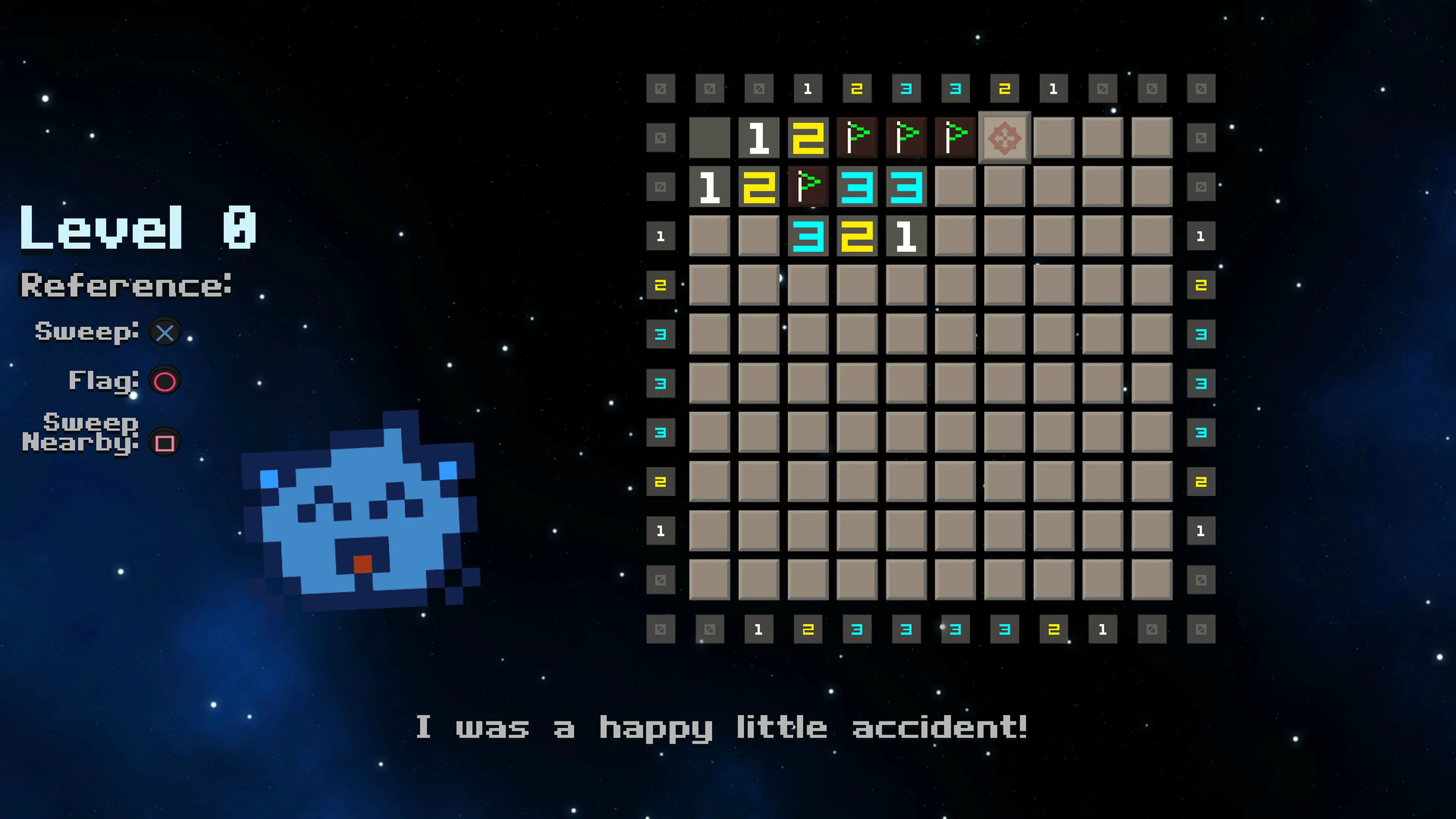1456x819 pixels.
Task: Select the revealed white 1 next to yellow 2
Action: pos(758,137)
